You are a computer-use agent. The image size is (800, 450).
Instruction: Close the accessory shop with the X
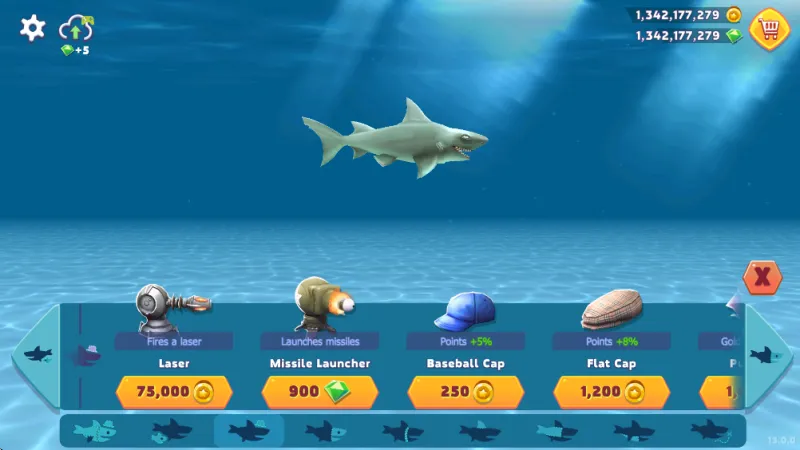[x=762, y=277]
